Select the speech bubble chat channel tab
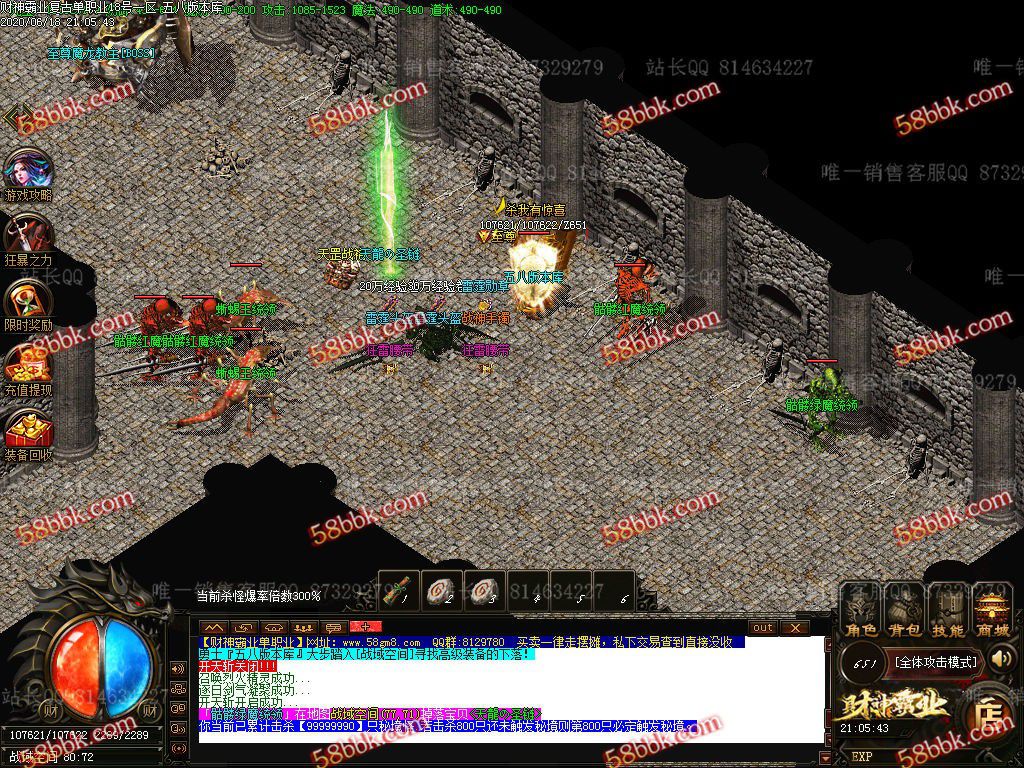 tap(334, 627)
